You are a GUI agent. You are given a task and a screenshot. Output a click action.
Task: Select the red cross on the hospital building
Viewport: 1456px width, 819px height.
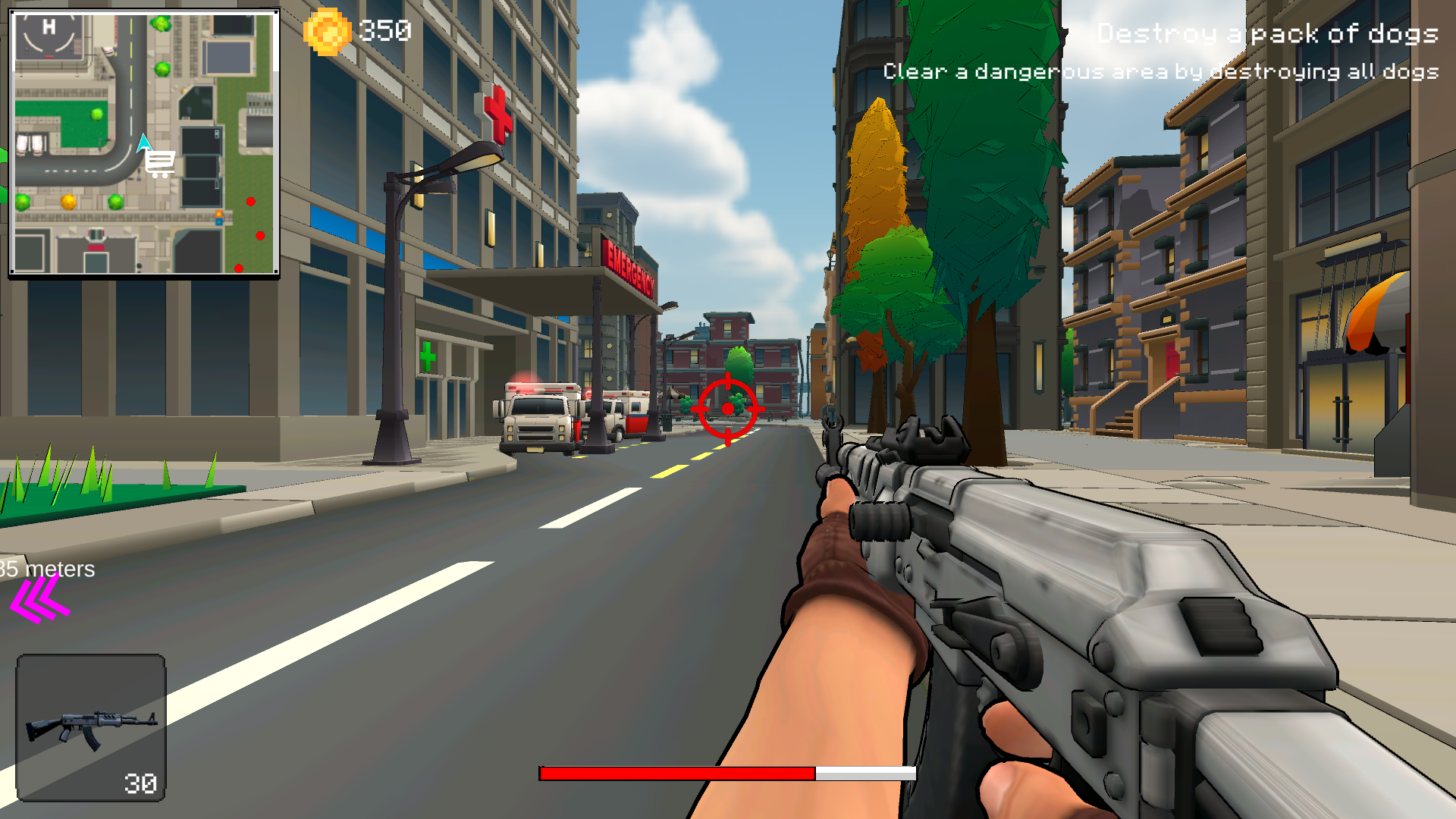497,115
